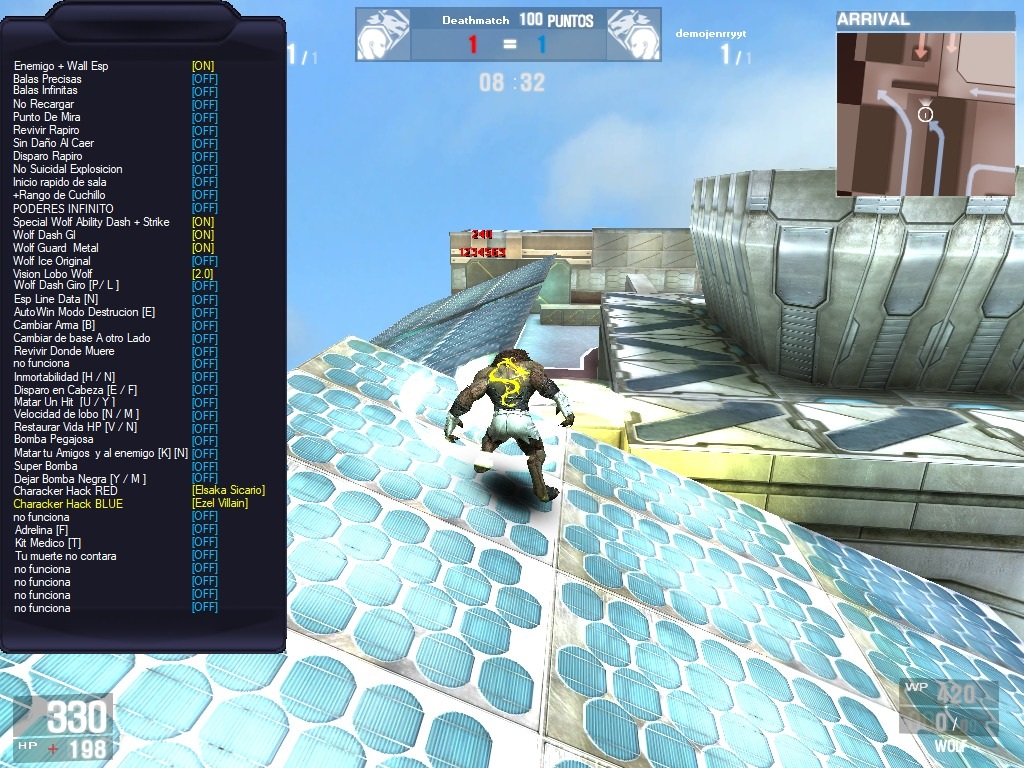Screen dimensions: 1024x768
Task: Click the ARRIVAL minimap
Action: tap(925, 114)
